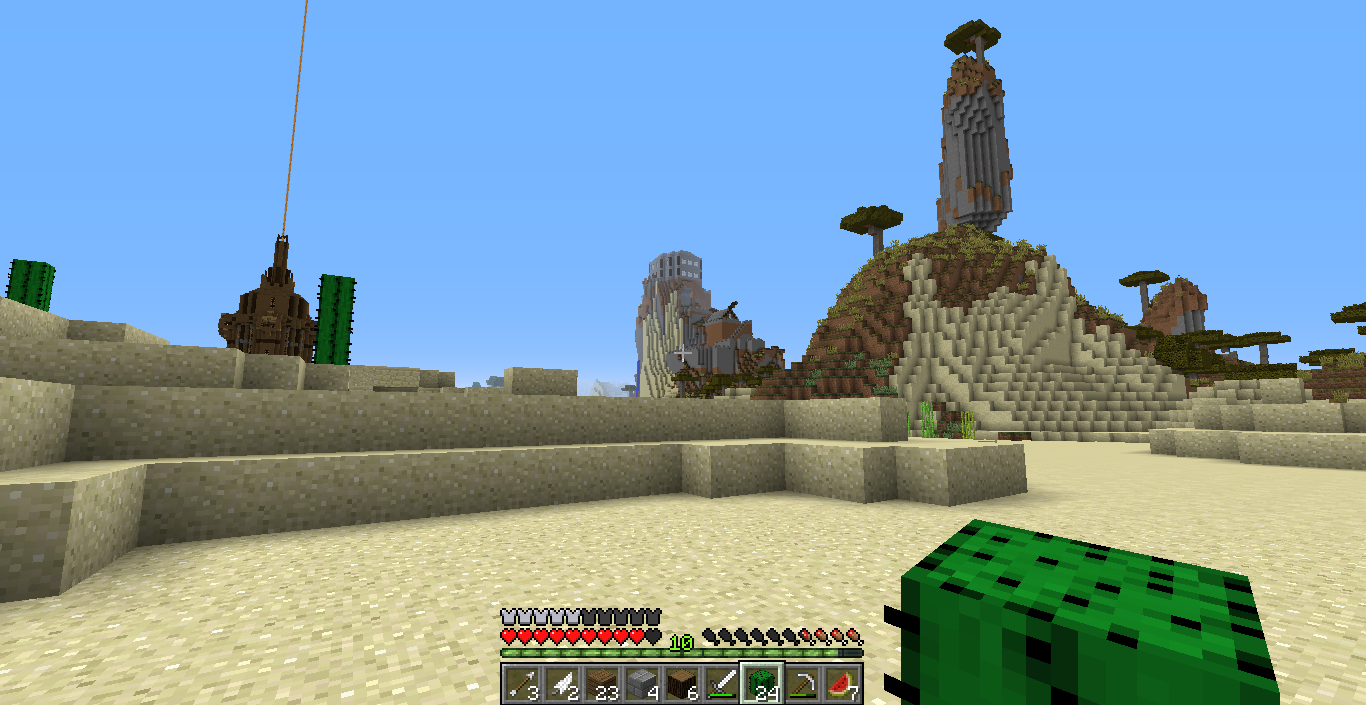Equip the iron sword from the hotbar
1366x705 pixels.
tap(721, 684)
